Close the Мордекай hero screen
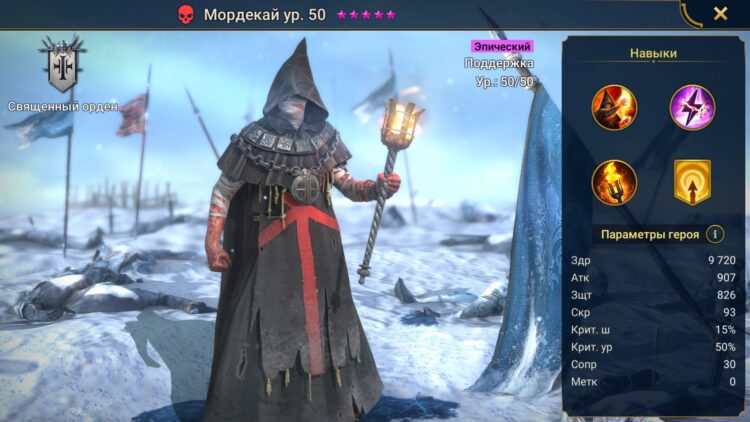This screenshot has height=422, width=750. [x=720, y=14]
